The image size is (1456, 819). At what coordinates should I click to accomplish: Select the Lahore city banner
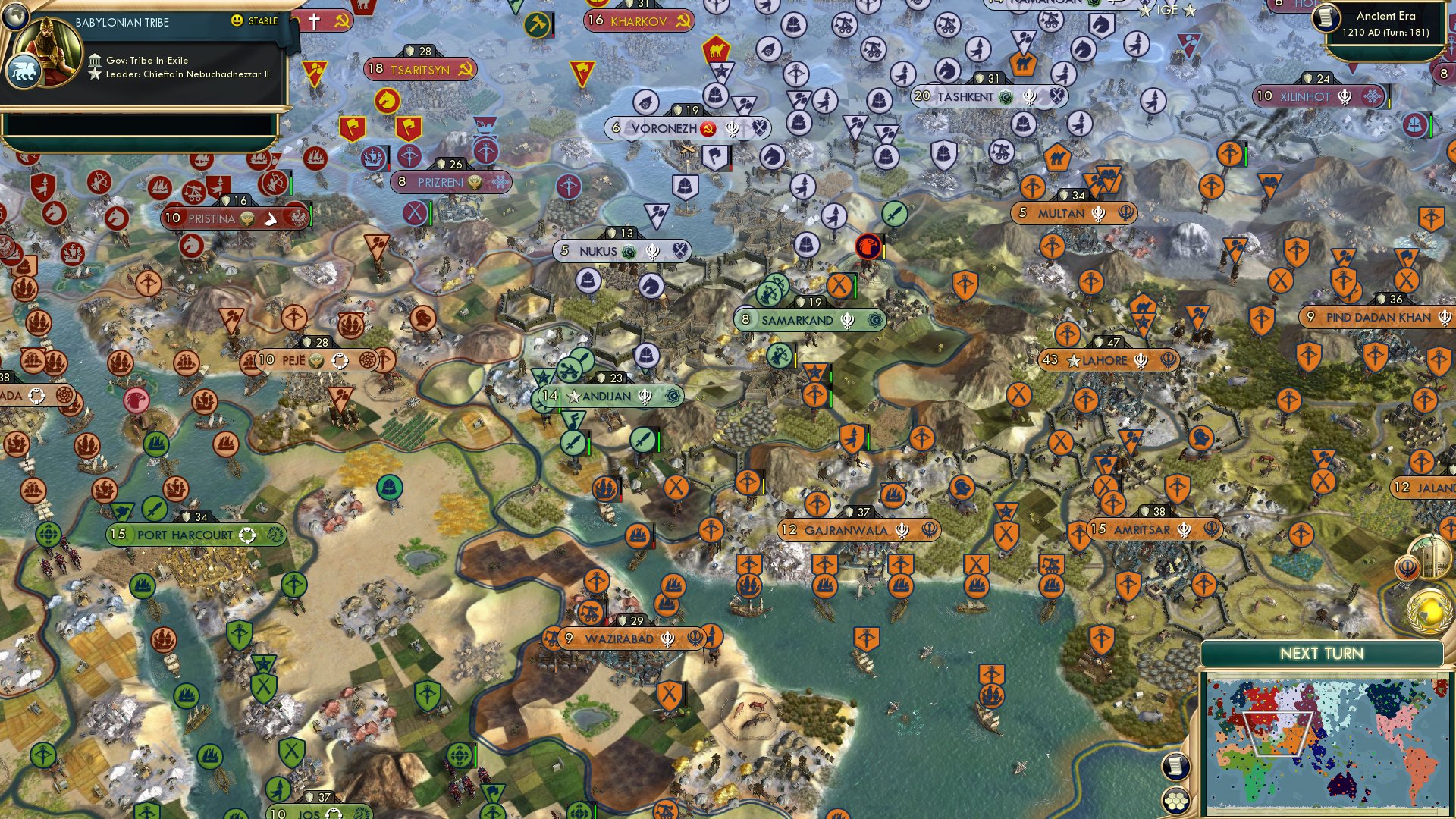click(1107, 360)
